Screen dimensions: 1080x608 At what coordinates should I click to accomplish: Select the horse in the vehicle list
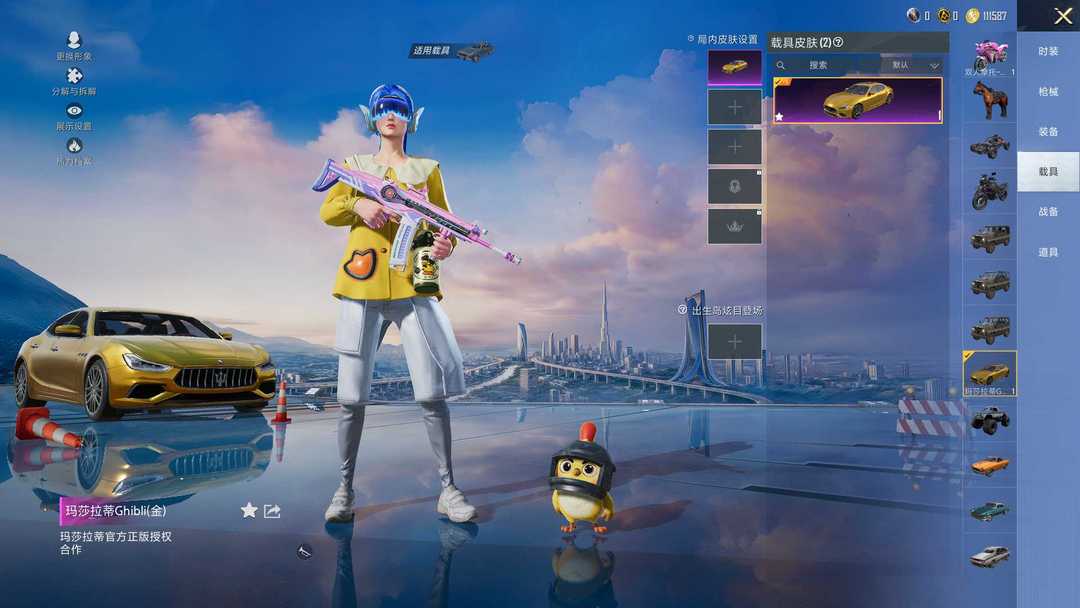(x=990, y=100)
